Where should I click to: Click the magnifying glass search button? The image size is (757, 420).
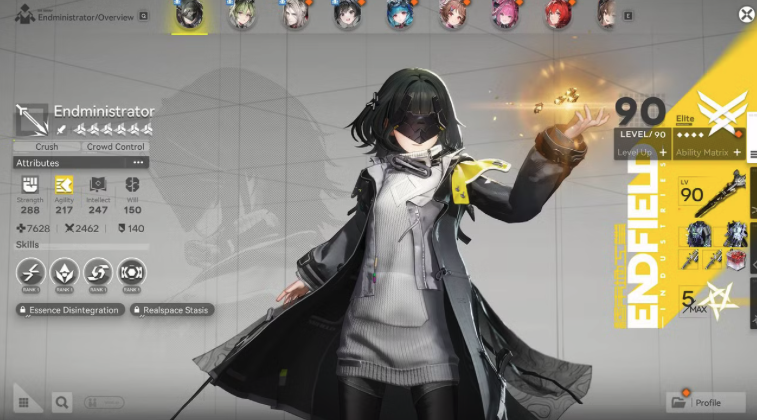(x=62, y=402)
